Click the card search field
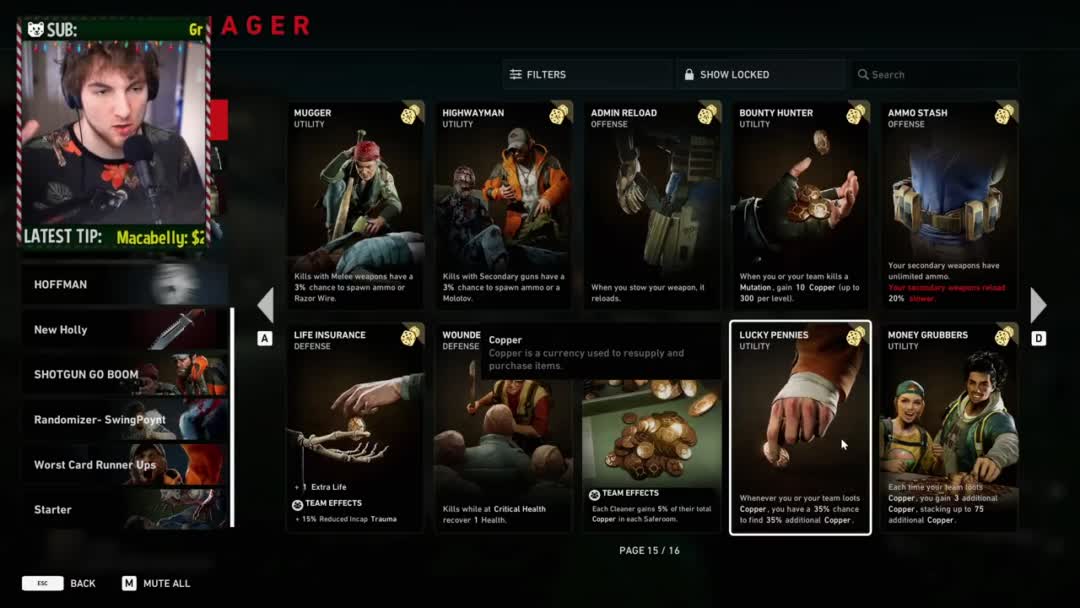Screen dimensions: 1080x608 point(935,75)
